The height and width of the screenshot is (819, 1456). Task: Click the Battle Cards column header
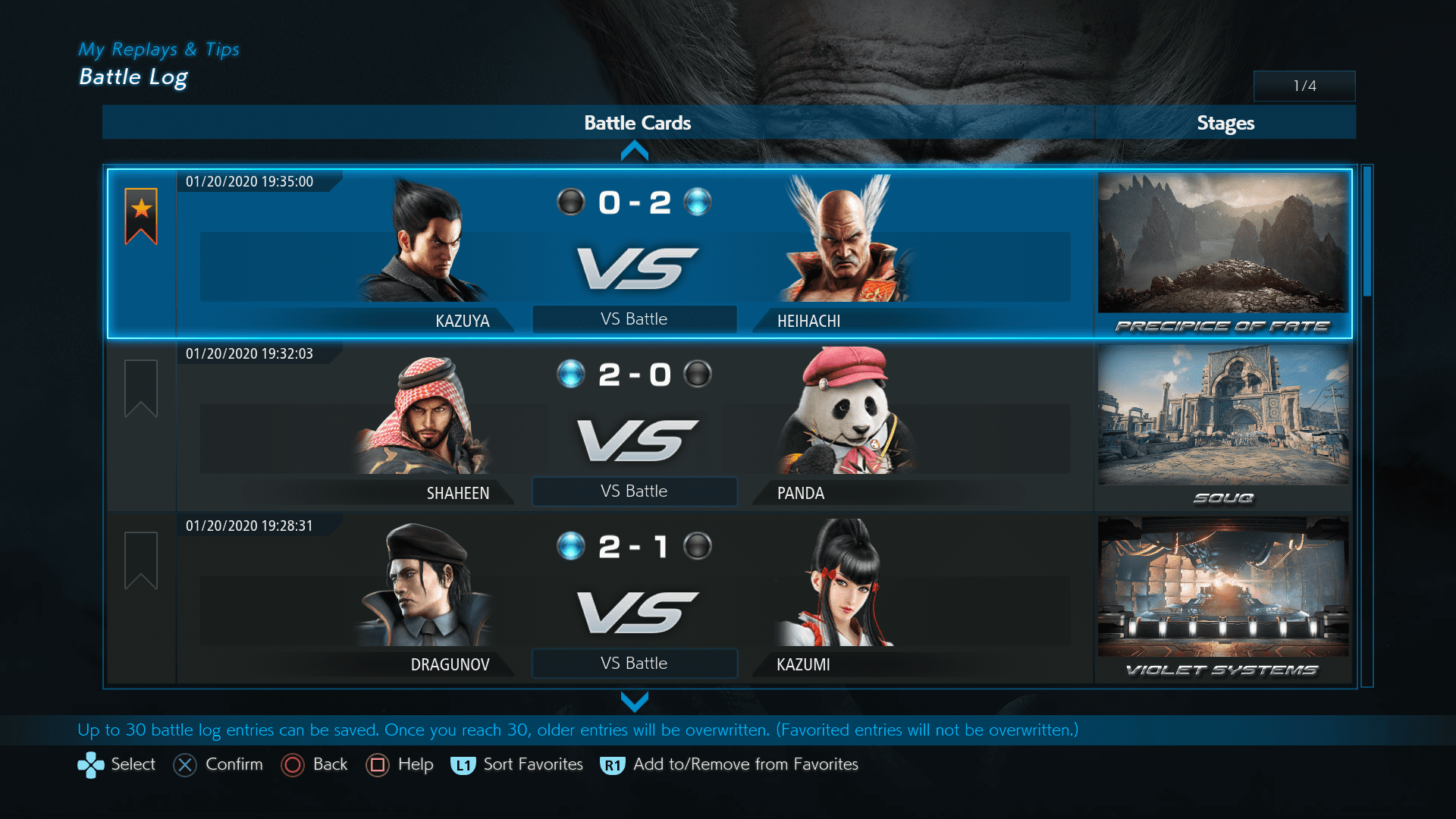[637, 123]
